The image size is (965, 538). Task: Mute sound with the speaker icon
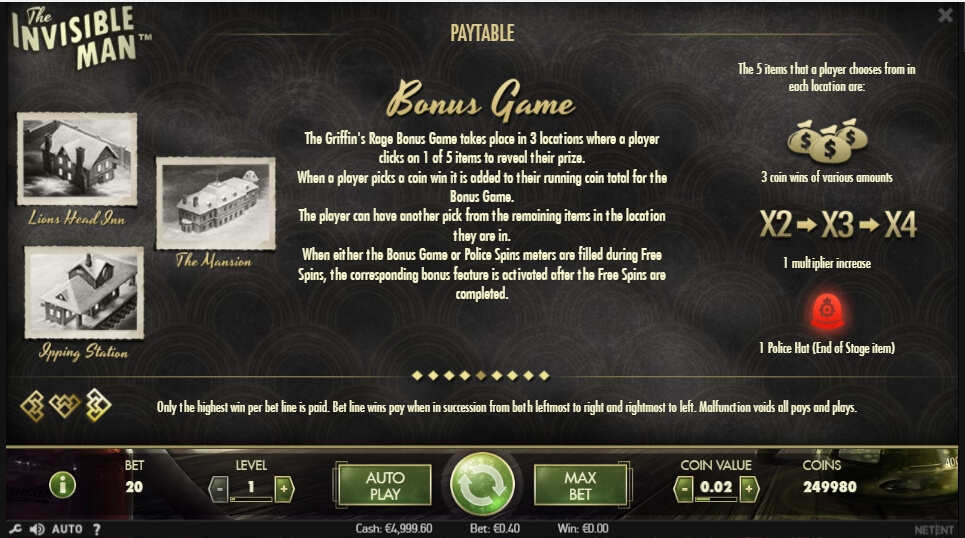point(37,528)
